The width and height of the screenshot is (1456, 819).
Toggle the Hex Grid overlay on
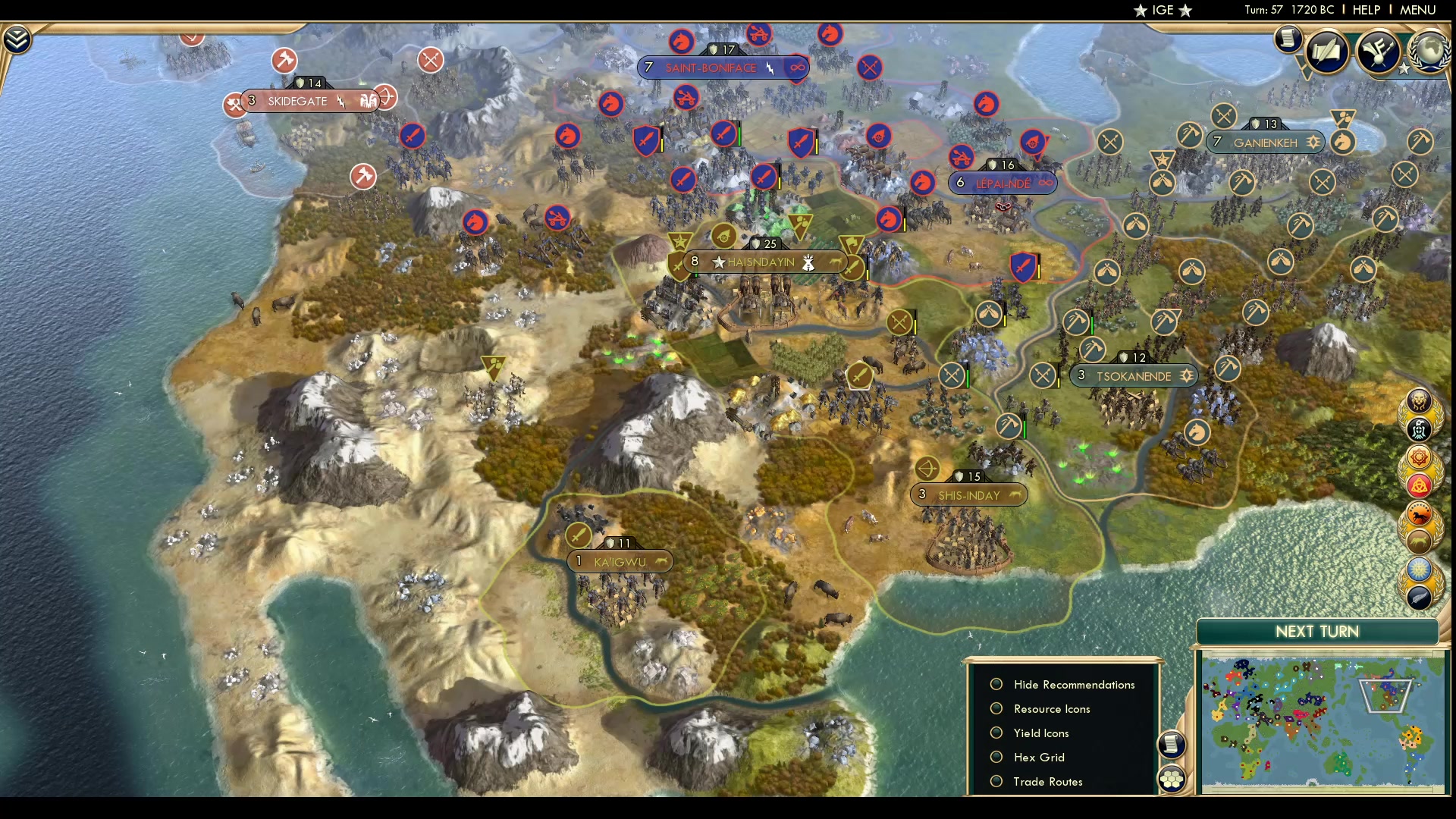(996, 757)
